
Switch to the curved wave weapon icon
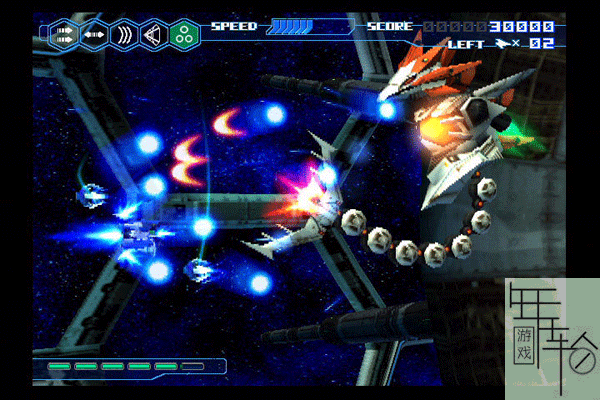point(125,35)
